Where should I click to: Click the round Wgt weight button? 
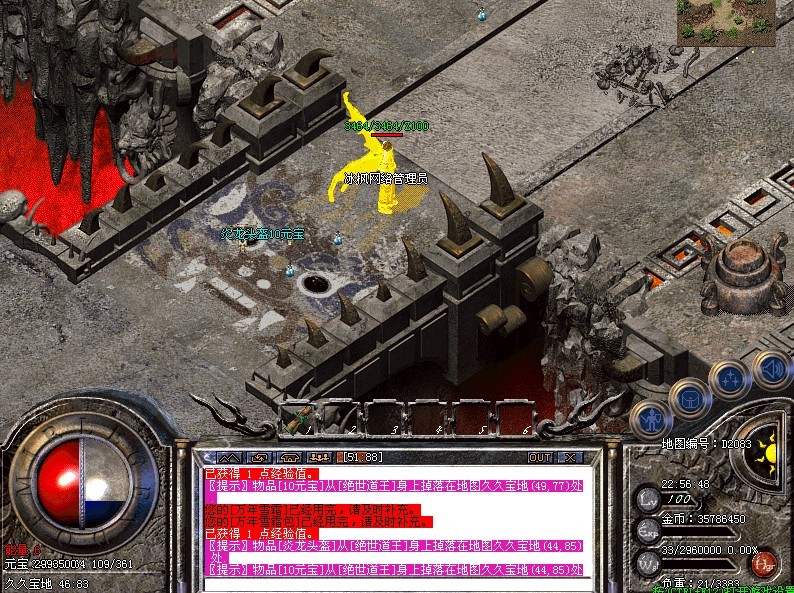tap(648, 561)
